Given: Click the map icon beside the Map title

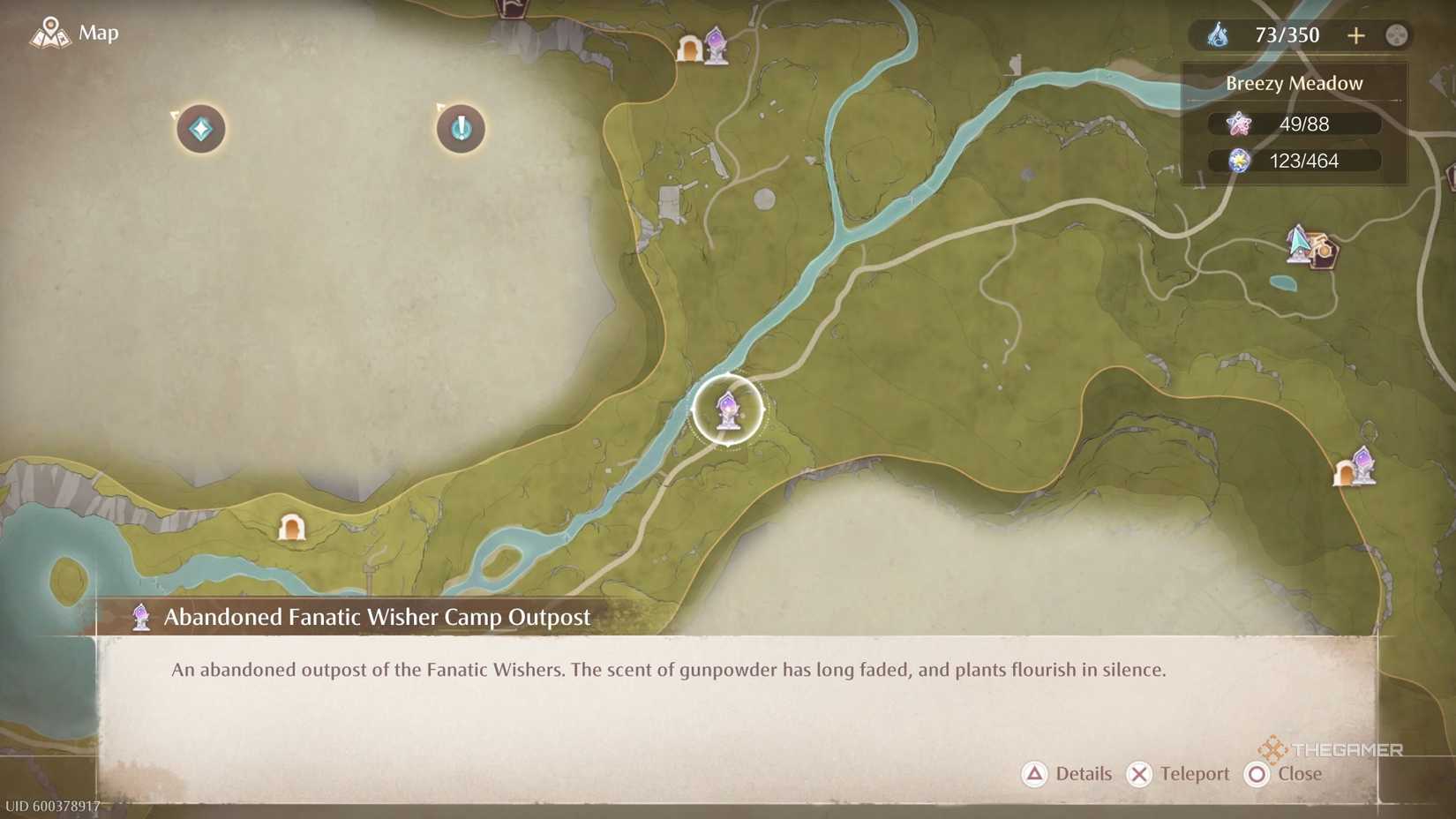Looking at the screenshot, I should pos(50,33).
